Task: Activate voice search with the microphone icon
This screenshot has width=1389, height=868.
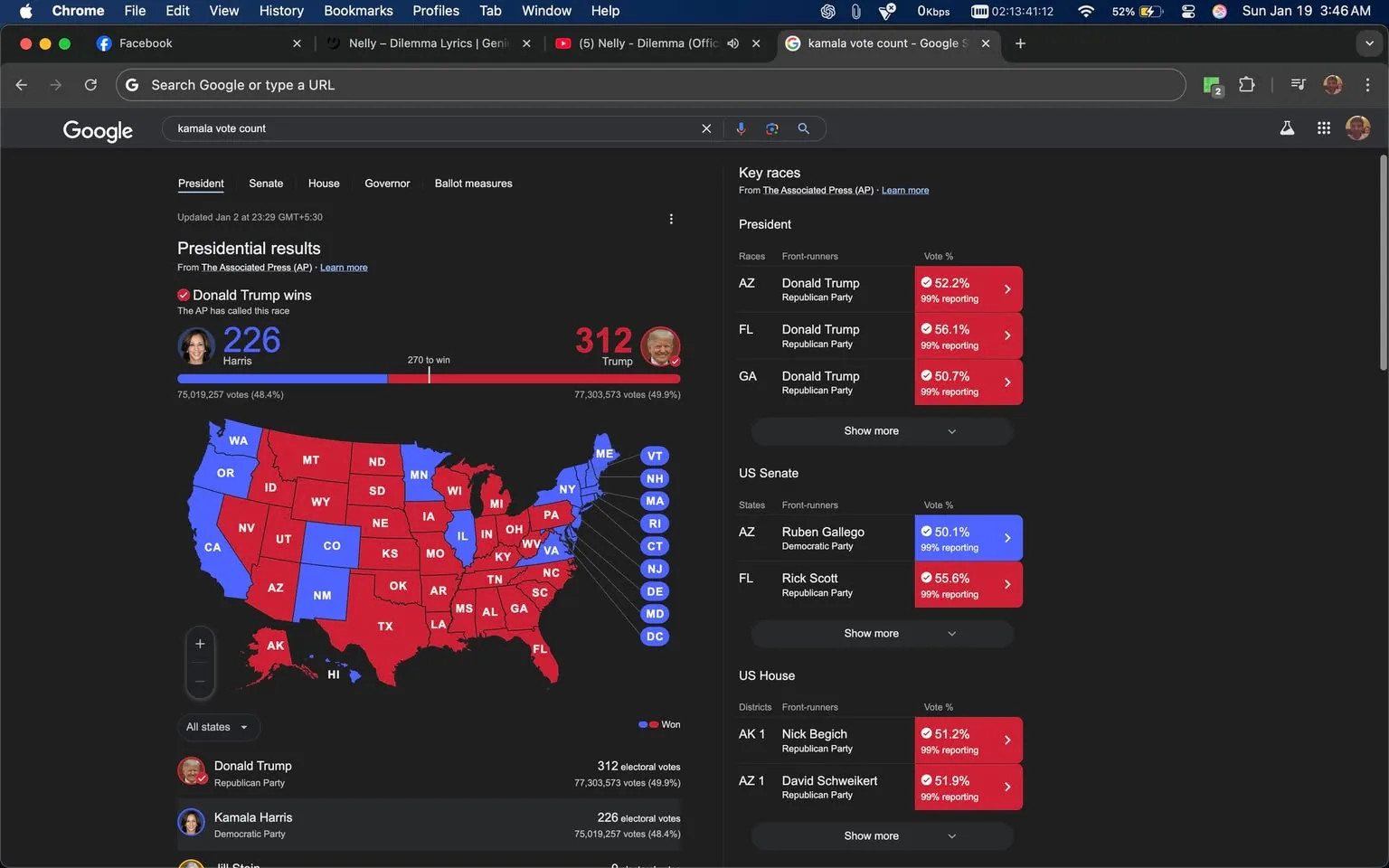Action: tap(741, 127)
